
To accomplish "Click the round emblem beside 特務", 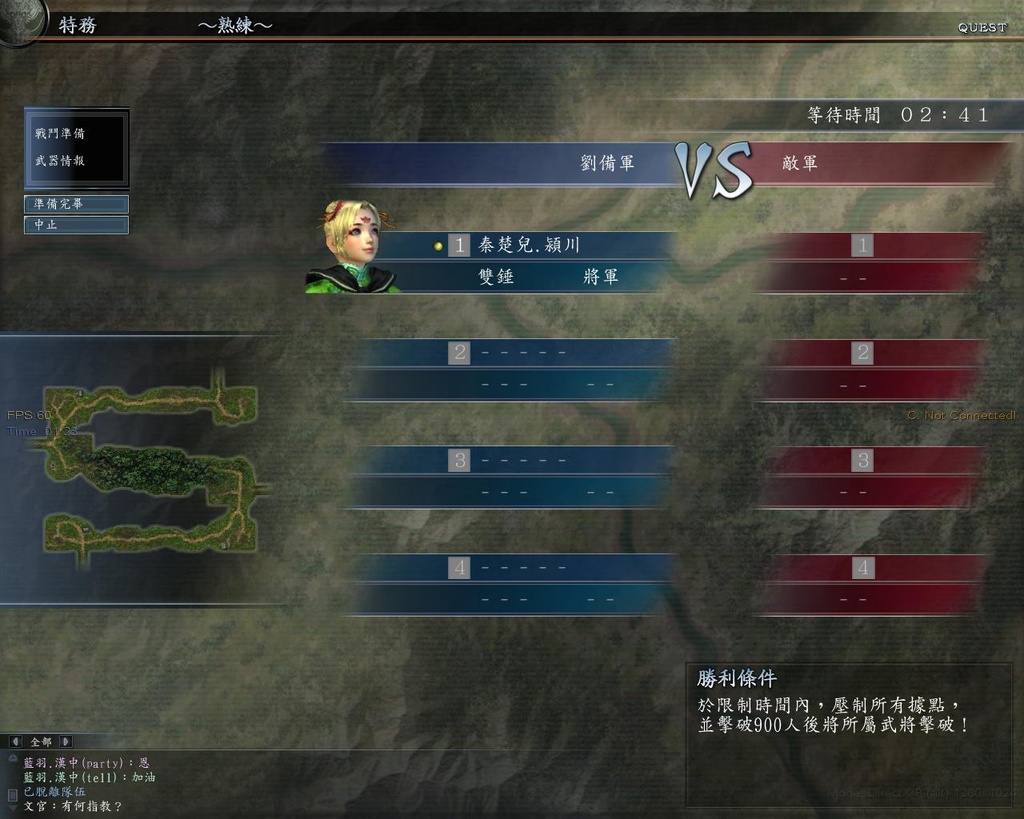I will 20,20.
